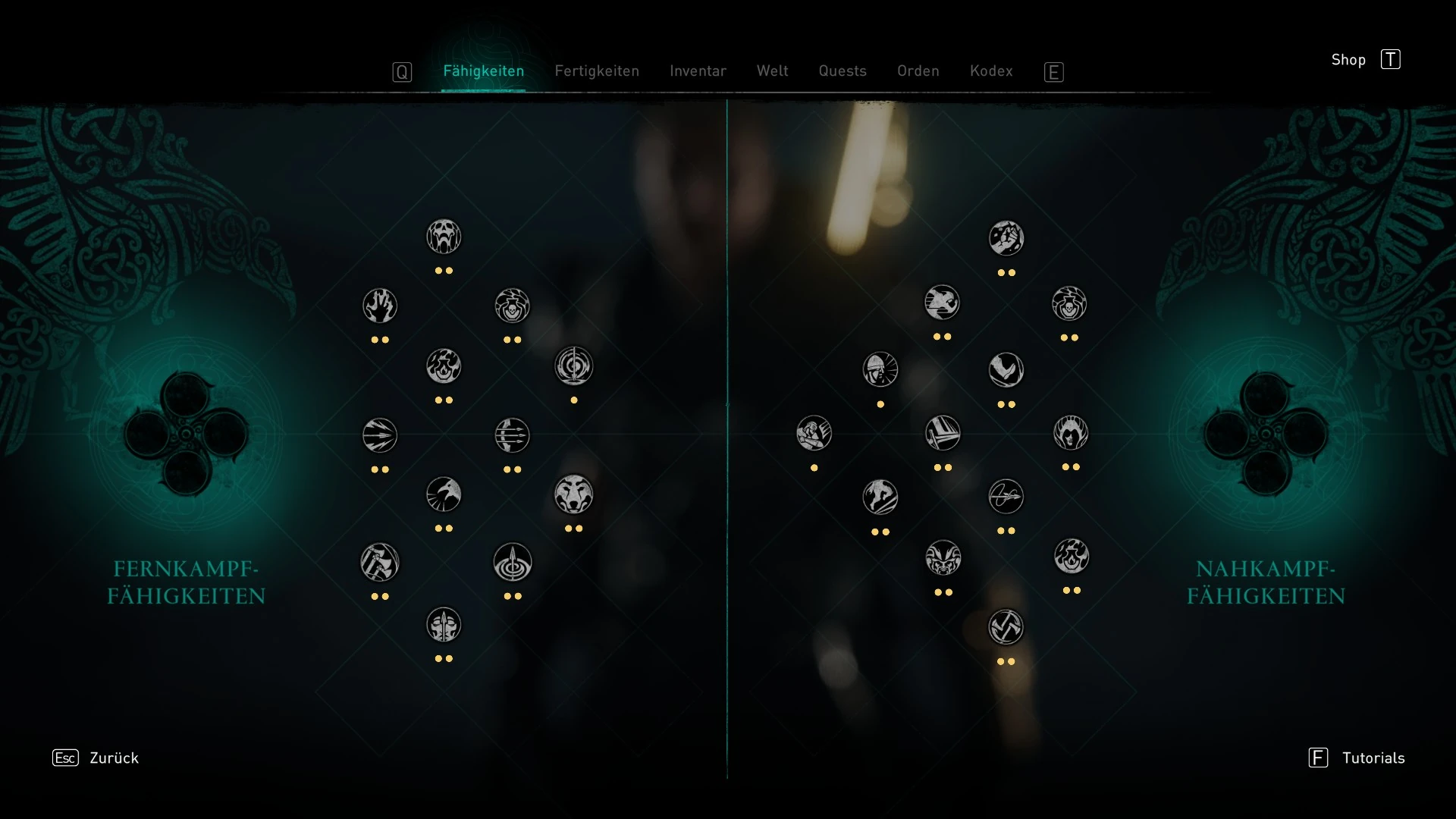The image size is (1456, 819).
Task: Choose the diving raven skill icon
Action: pyautogui.click(x=1006, y=371)
